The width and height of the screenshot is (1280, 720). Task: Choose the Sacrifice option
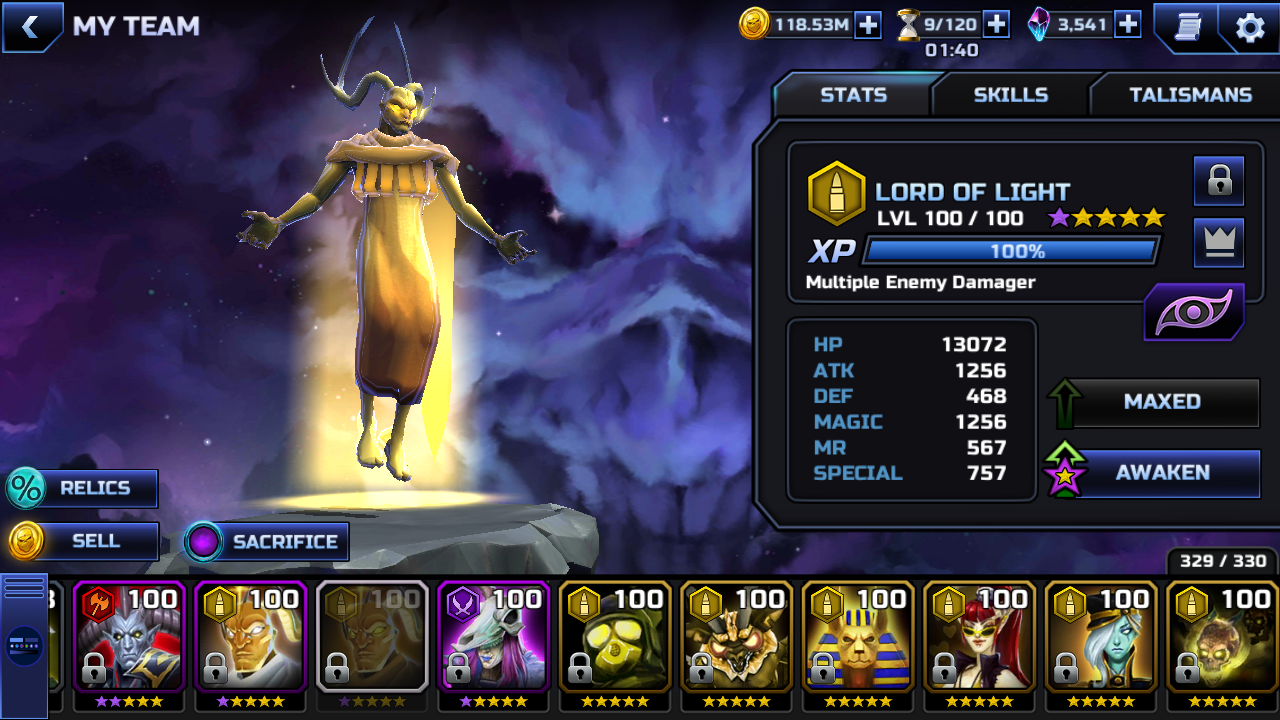268,542
